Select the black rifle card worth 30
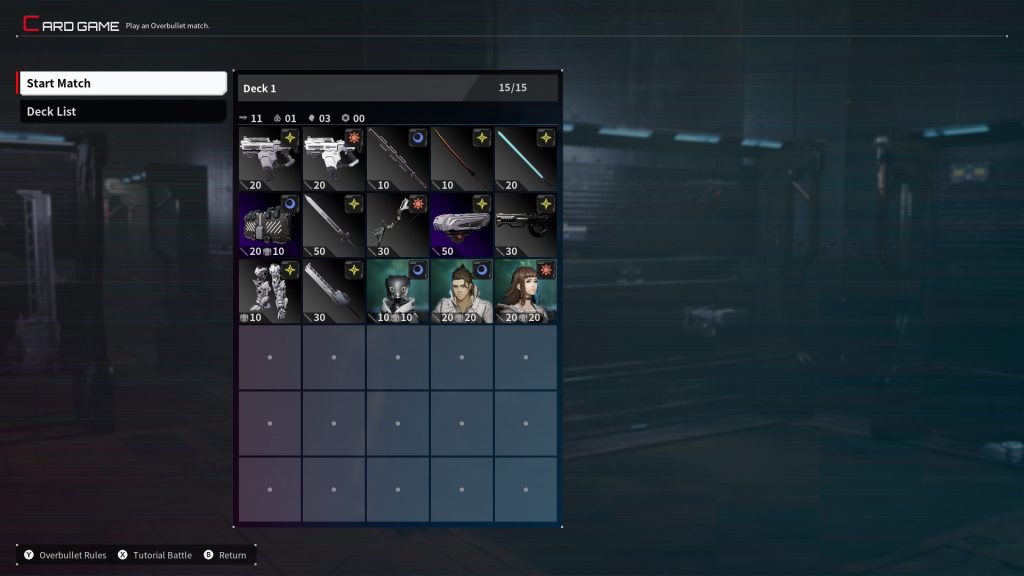 click(526, 225)
